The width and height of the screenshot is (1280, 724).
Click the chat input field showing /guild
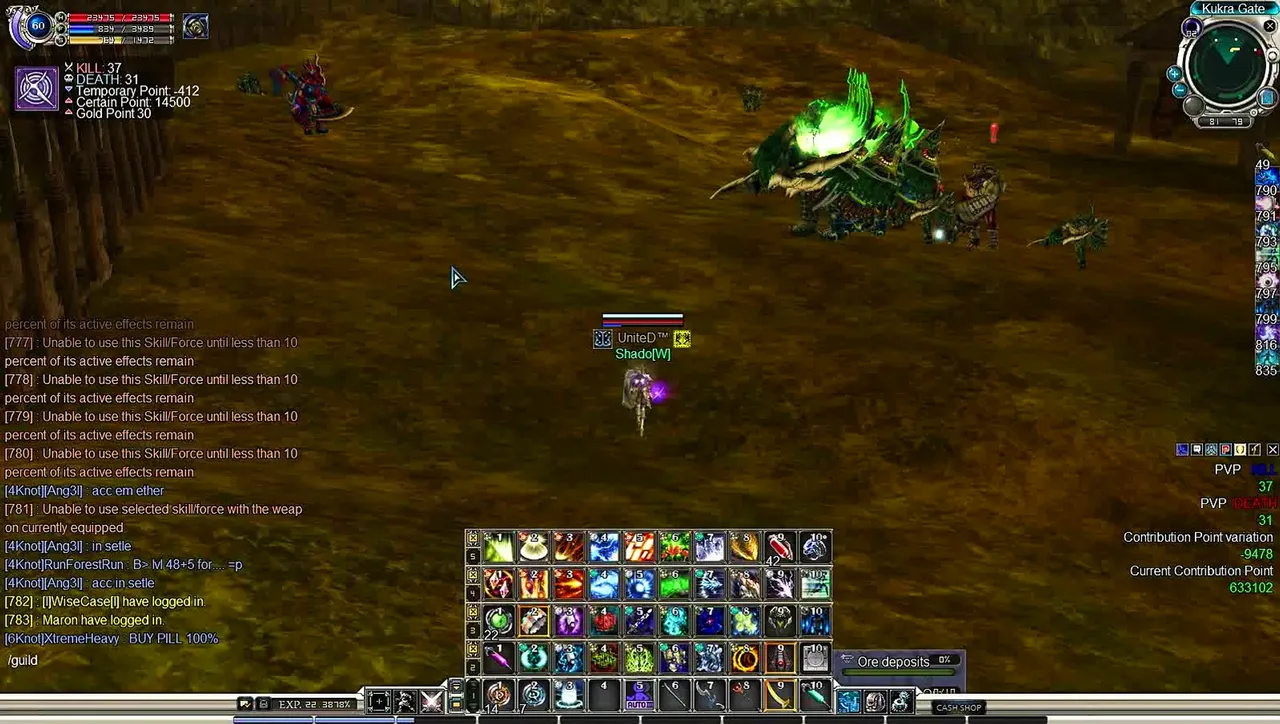(150, 660)
